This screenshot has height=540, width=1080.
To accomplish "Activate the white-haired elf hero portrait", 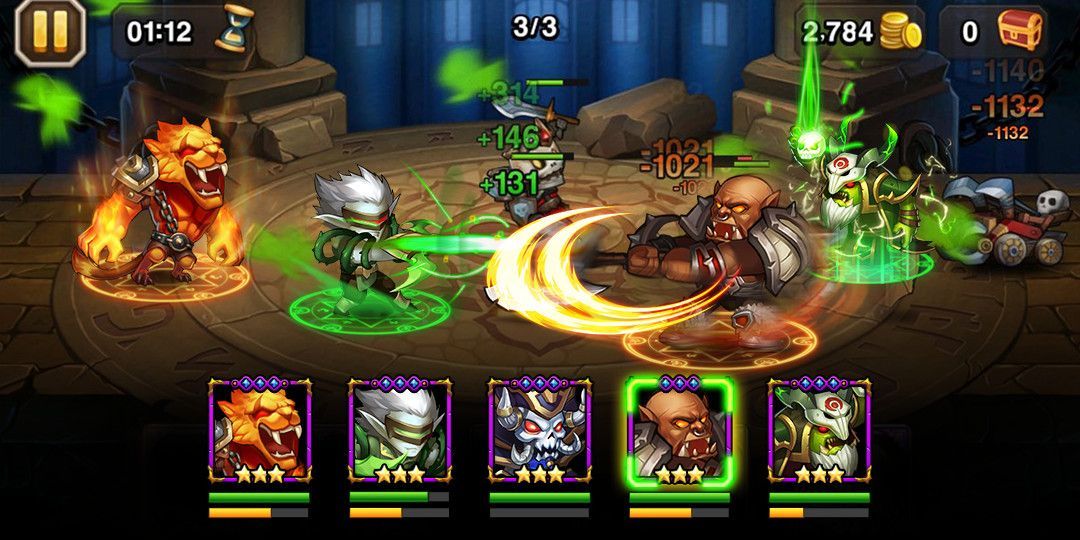I will (400, 432).
